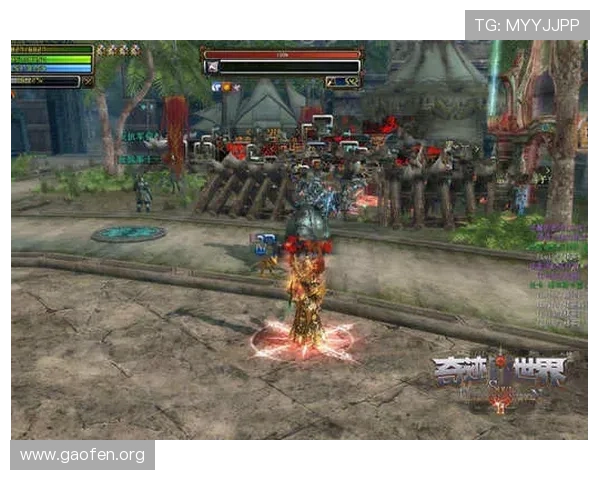This screenshot has width=600, height=480.
Task: Select the orange round buff icon under the target frame
Action: 226,88
